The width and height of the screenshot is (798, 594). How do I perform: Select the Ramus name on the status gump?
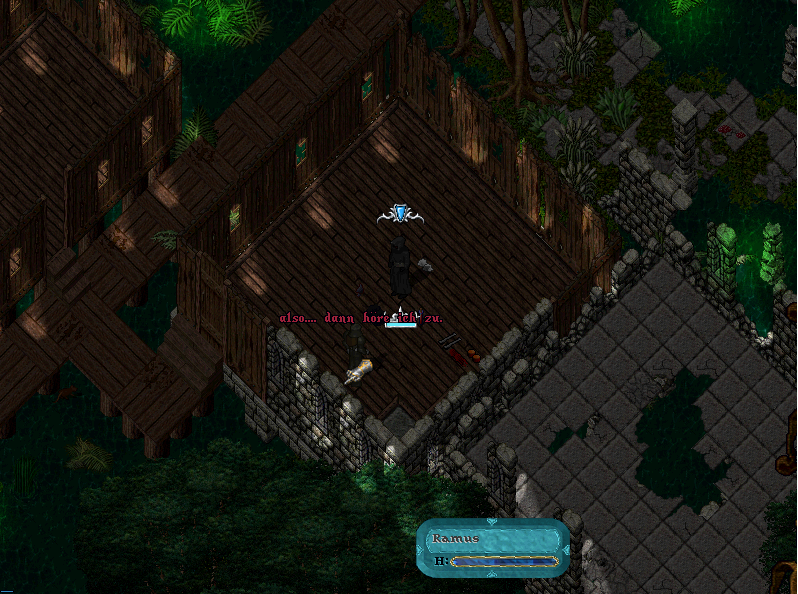[x=456, y=539]
